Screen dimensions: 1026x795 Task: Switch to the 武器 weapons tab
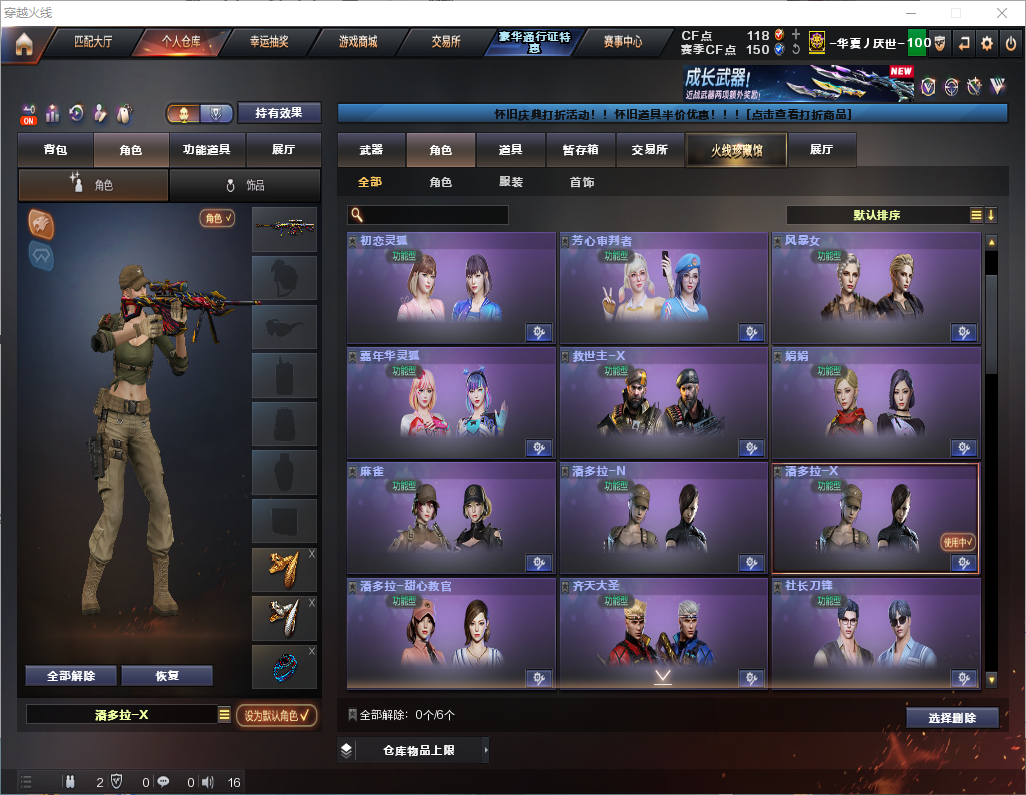click(x=371, y=150)
